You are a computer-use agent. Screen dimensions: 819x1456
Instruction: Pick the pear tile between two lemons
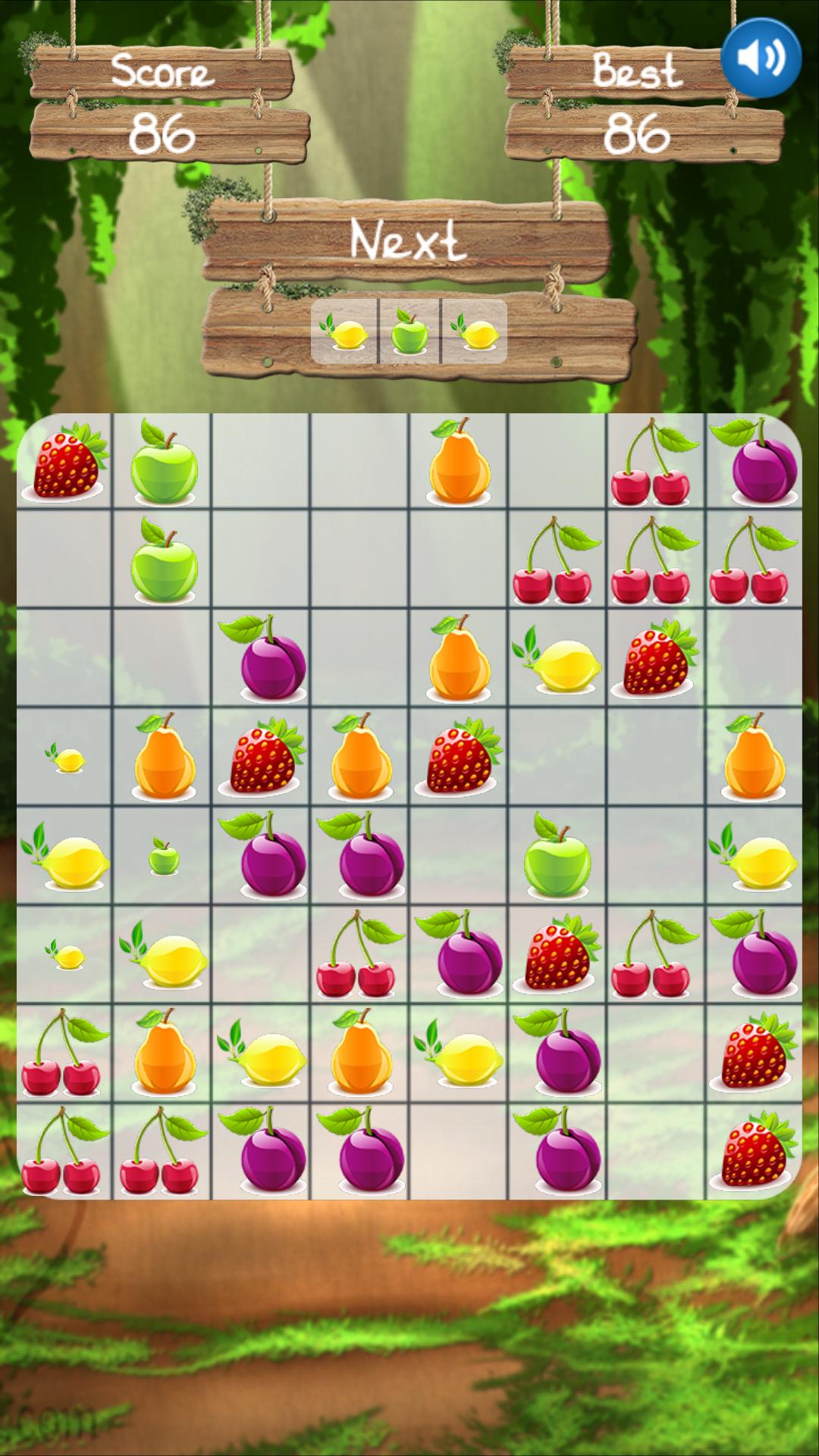pos(359,1053)
